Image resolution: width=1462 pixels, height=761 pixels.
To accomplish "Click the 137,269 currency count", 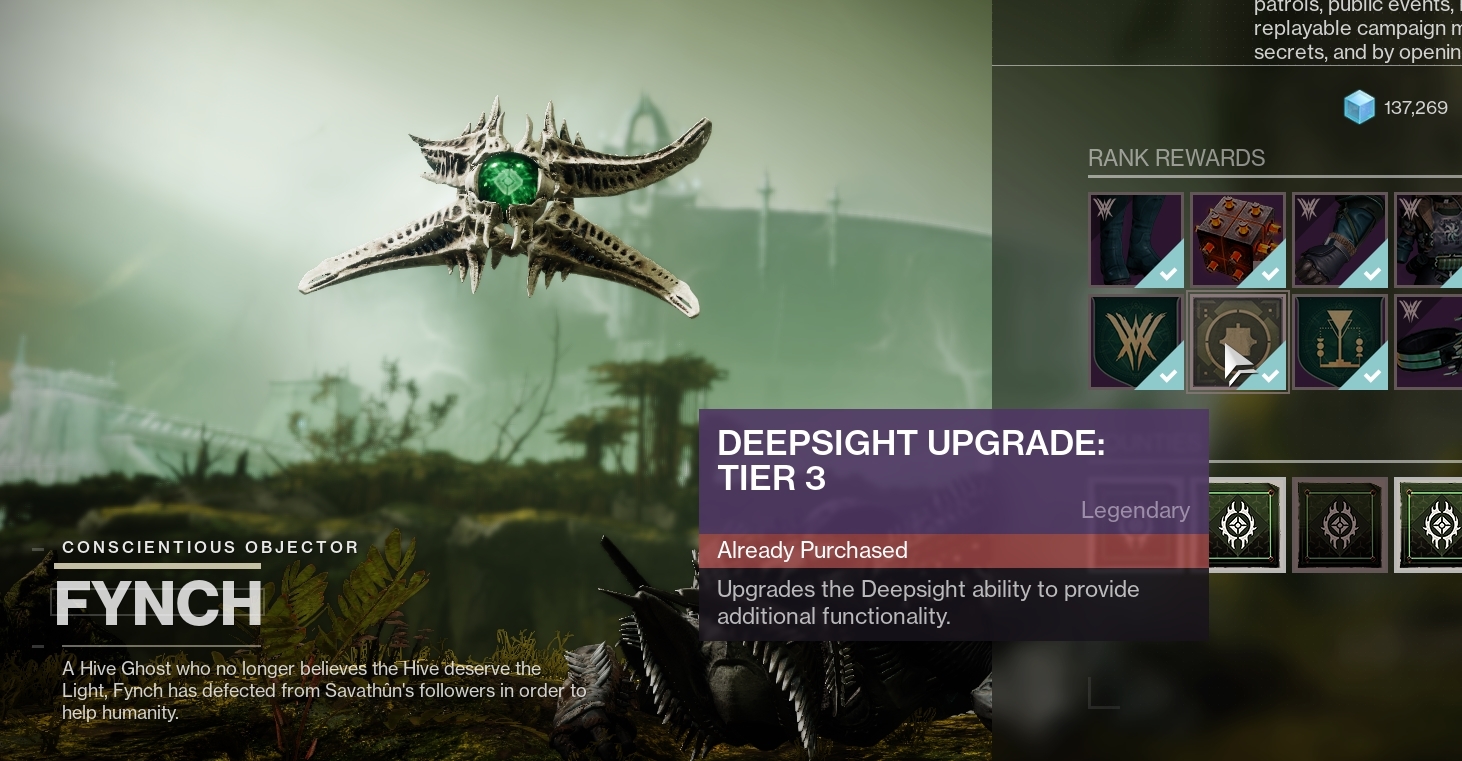I will tap(1416, 107).
